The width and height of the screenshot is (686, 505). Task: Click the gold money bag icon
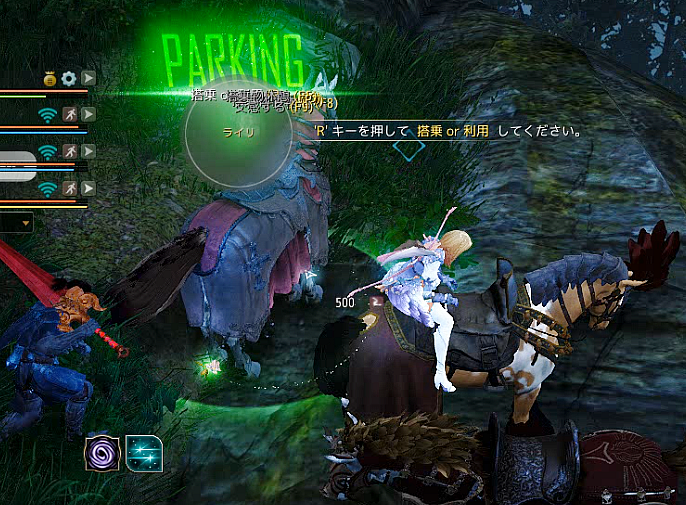click(49, 78)
